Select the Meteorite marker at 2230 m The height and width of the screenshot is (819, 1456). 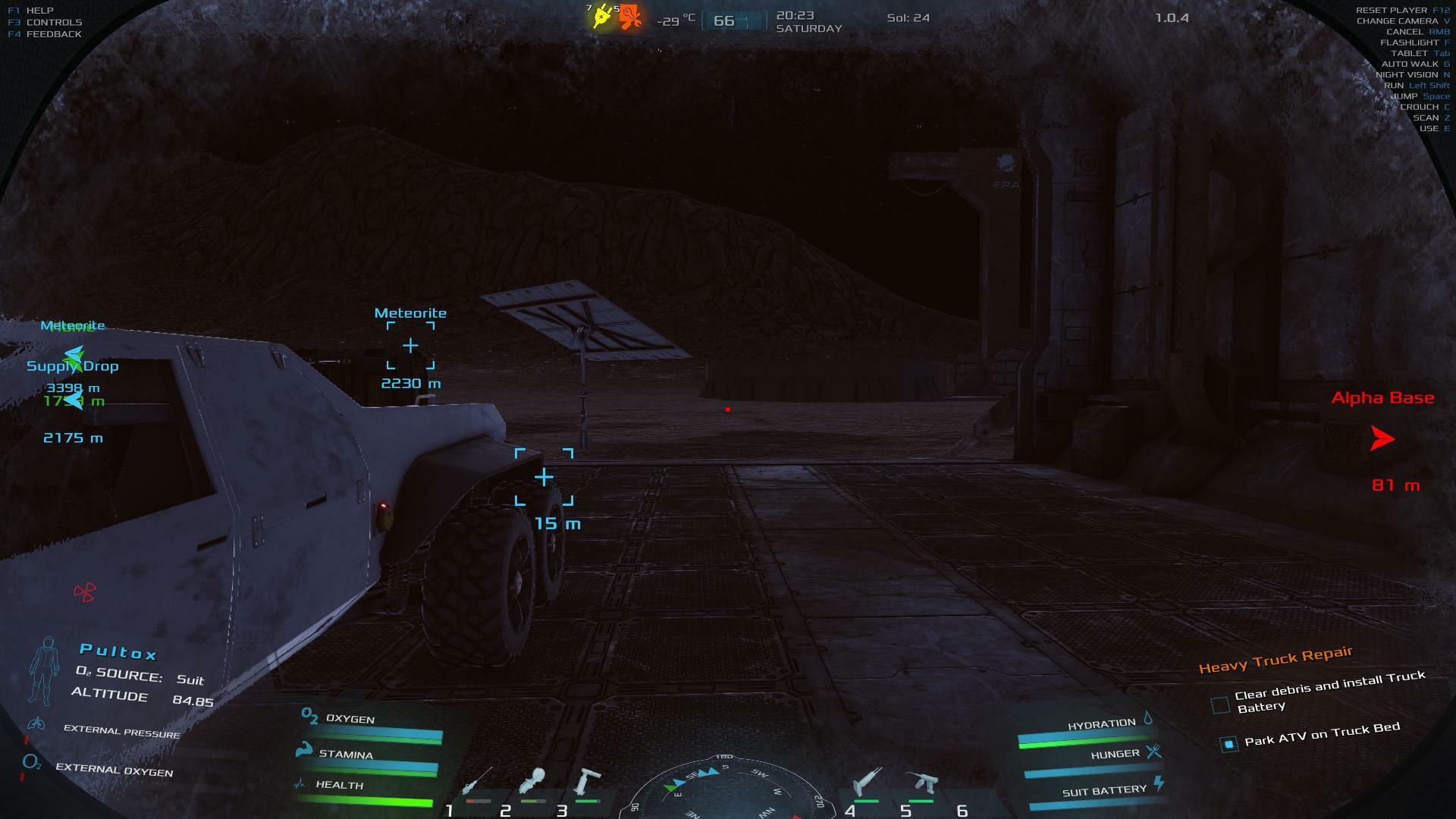410,346
